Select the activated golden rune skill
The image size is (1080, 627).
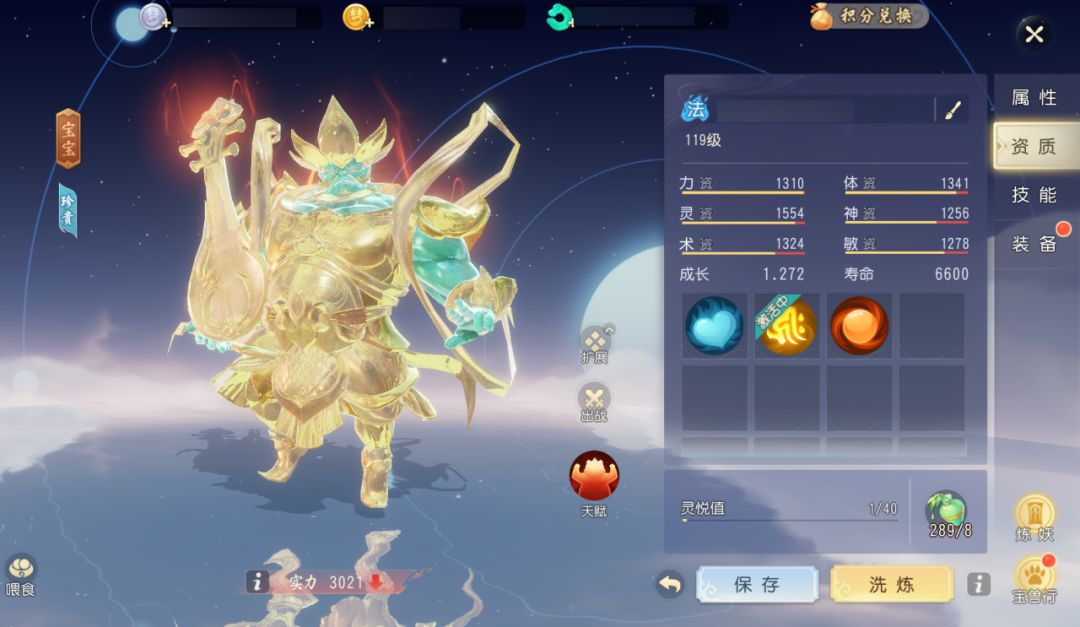787,326
